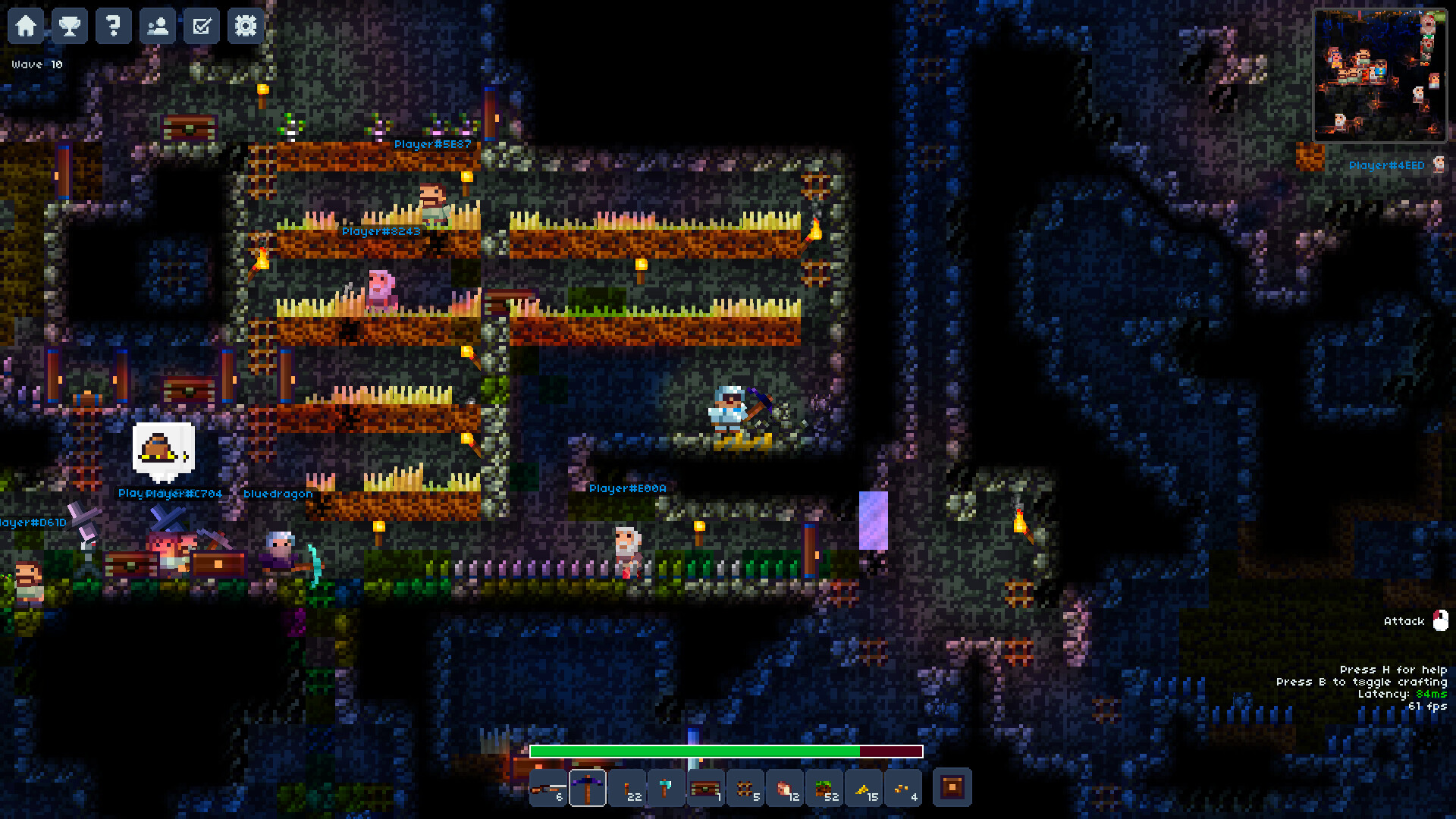
Task: Select the wheat item in hotbar
Action: coord(864,788)
